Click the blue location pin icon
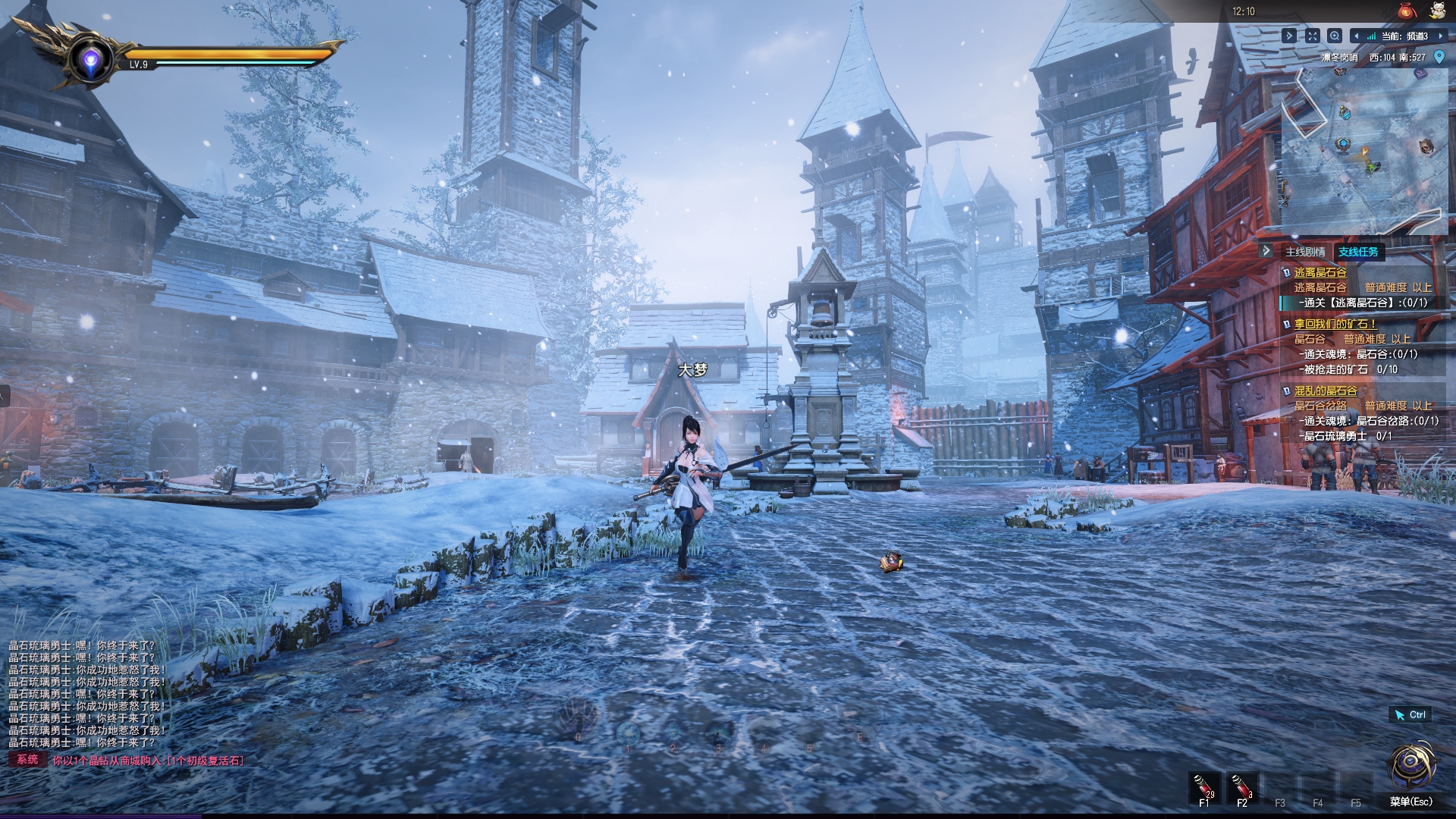Viewport: 1456px width, 819px height. click(1439, 57)
